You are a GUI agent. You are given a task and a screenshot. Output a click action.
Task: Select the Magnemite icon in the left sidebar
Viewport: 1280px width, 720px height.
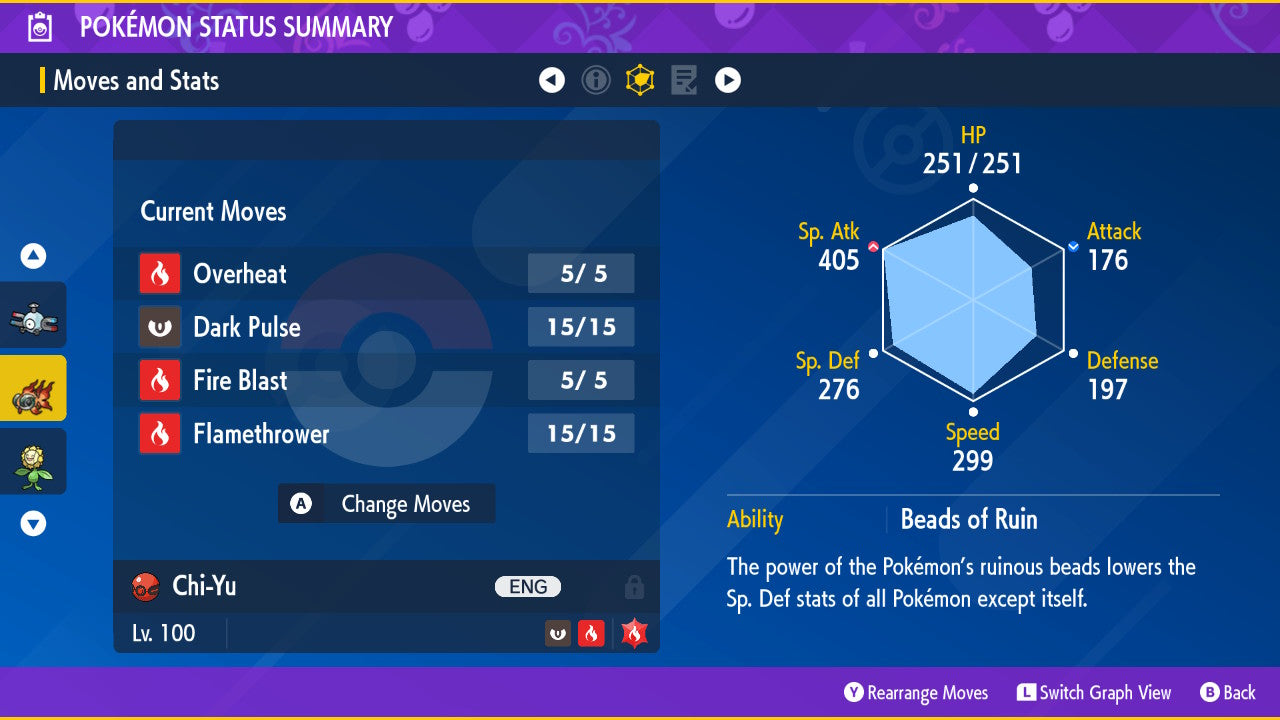[x=34, y=314]
